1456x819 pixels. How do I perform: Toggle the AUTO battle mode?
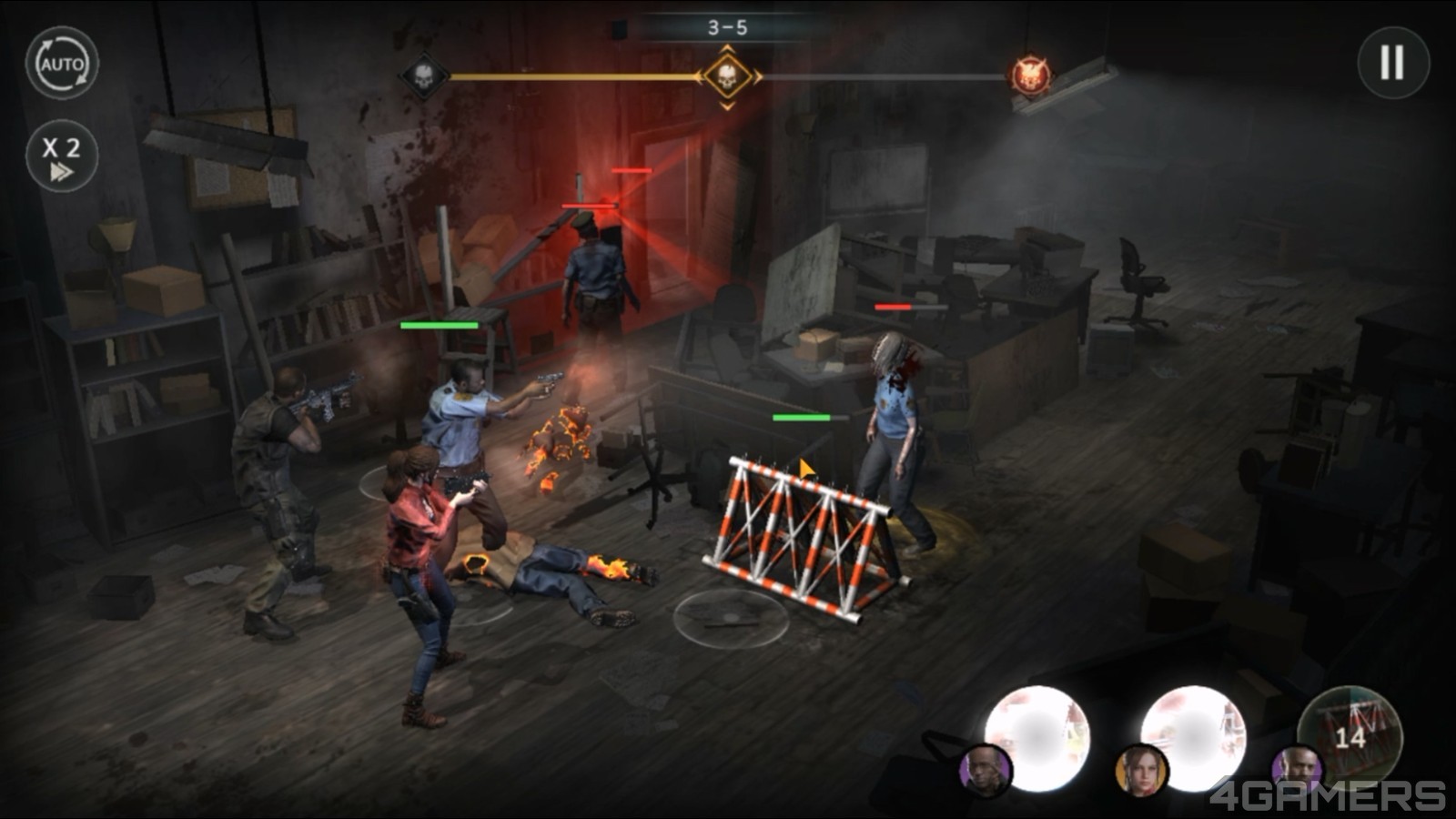[x=62, y=64]
